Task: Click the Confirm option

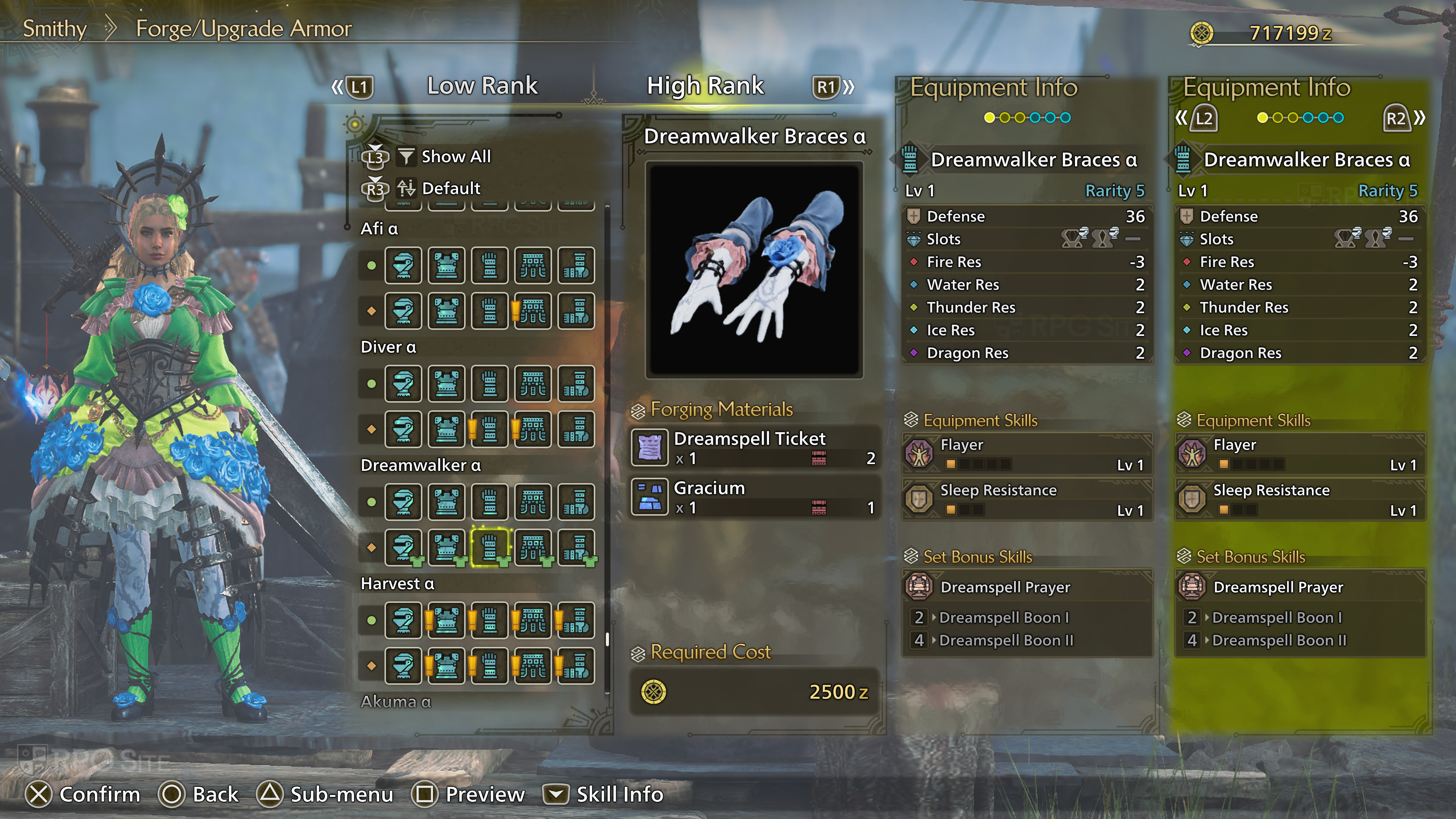Action: coord(83,794)
